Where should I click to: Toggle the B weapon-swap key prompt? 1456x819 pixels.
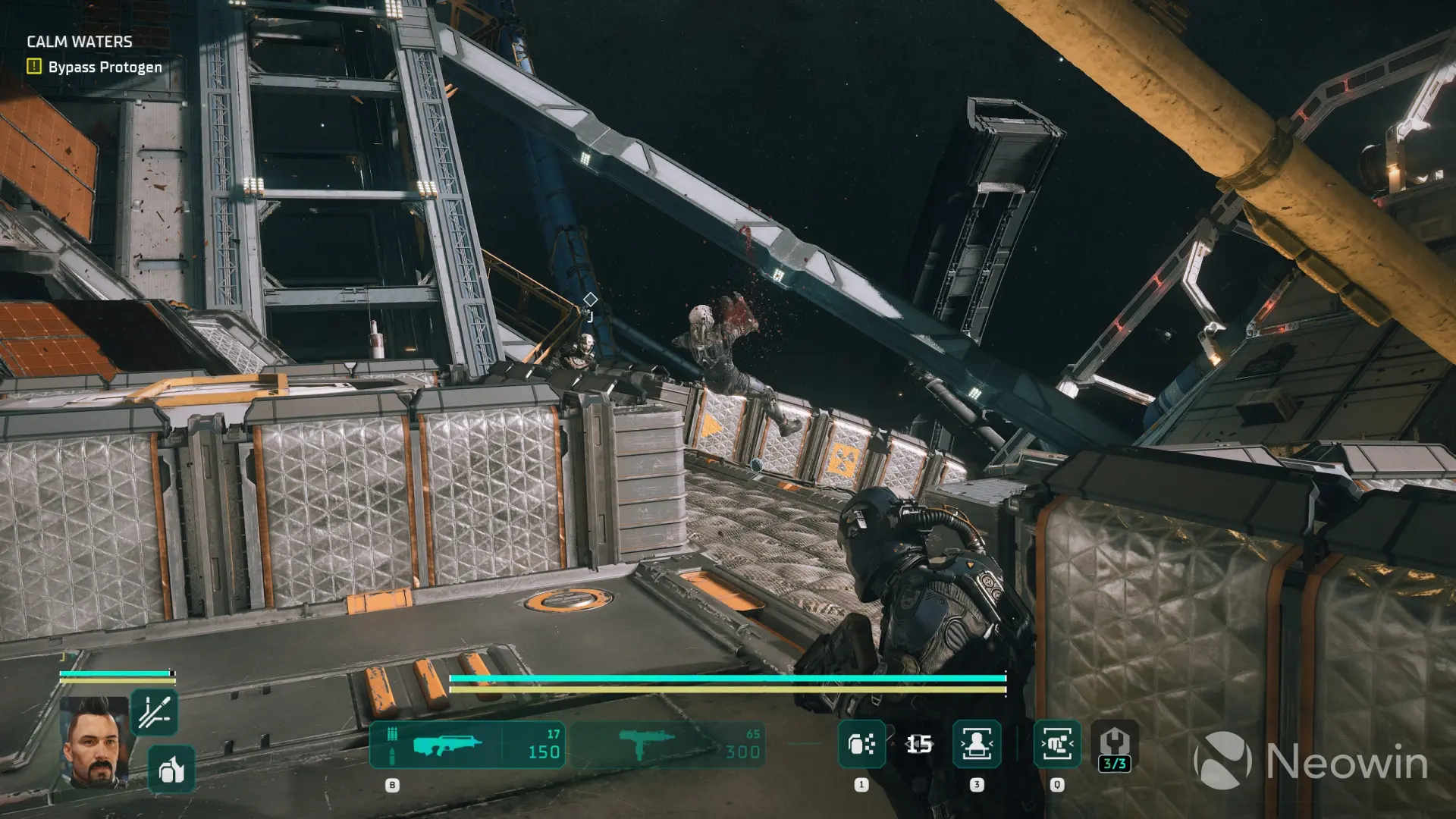tap(394, 785)
